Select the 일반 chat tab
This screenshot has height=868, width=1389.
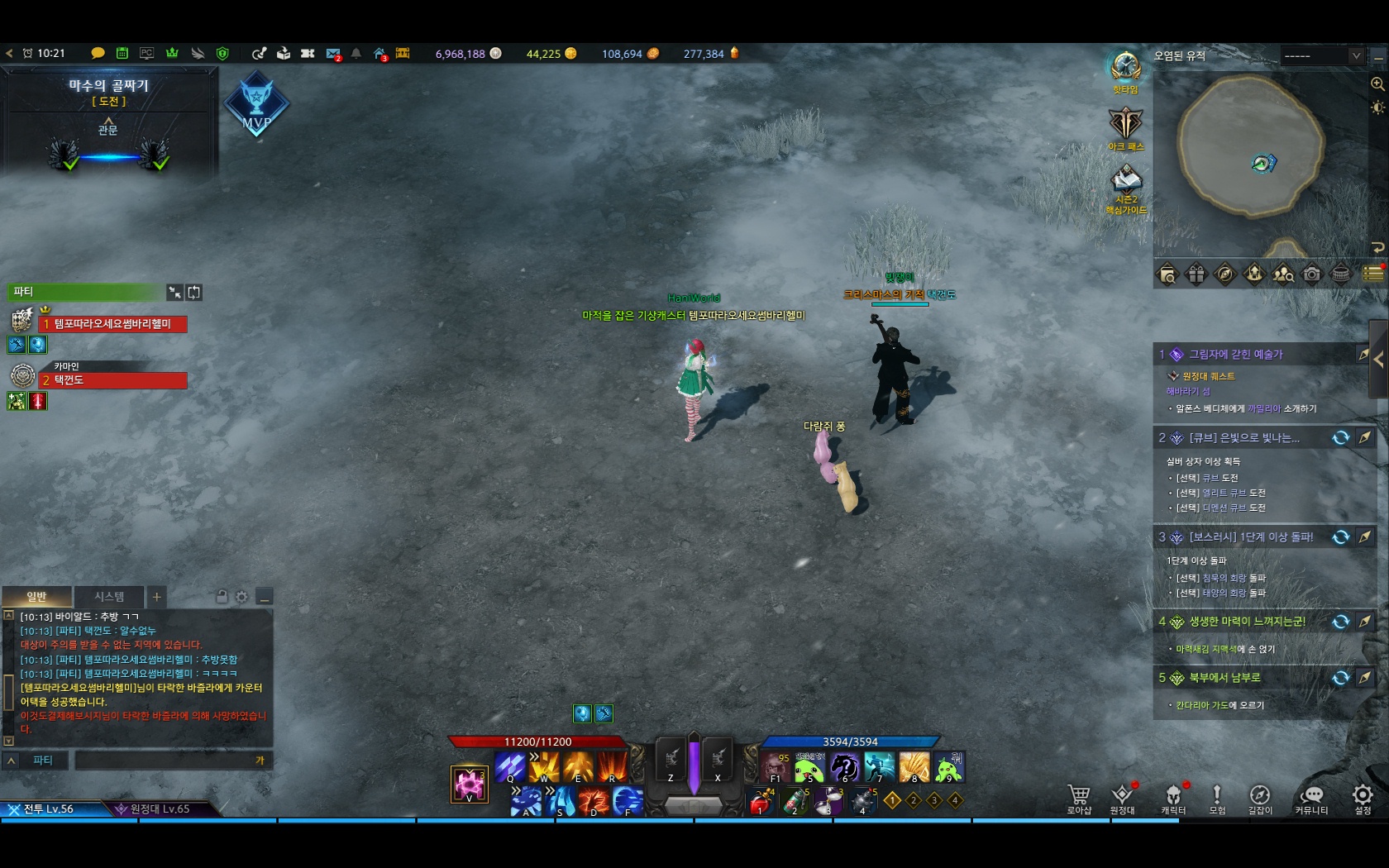[x=37, y=597]
